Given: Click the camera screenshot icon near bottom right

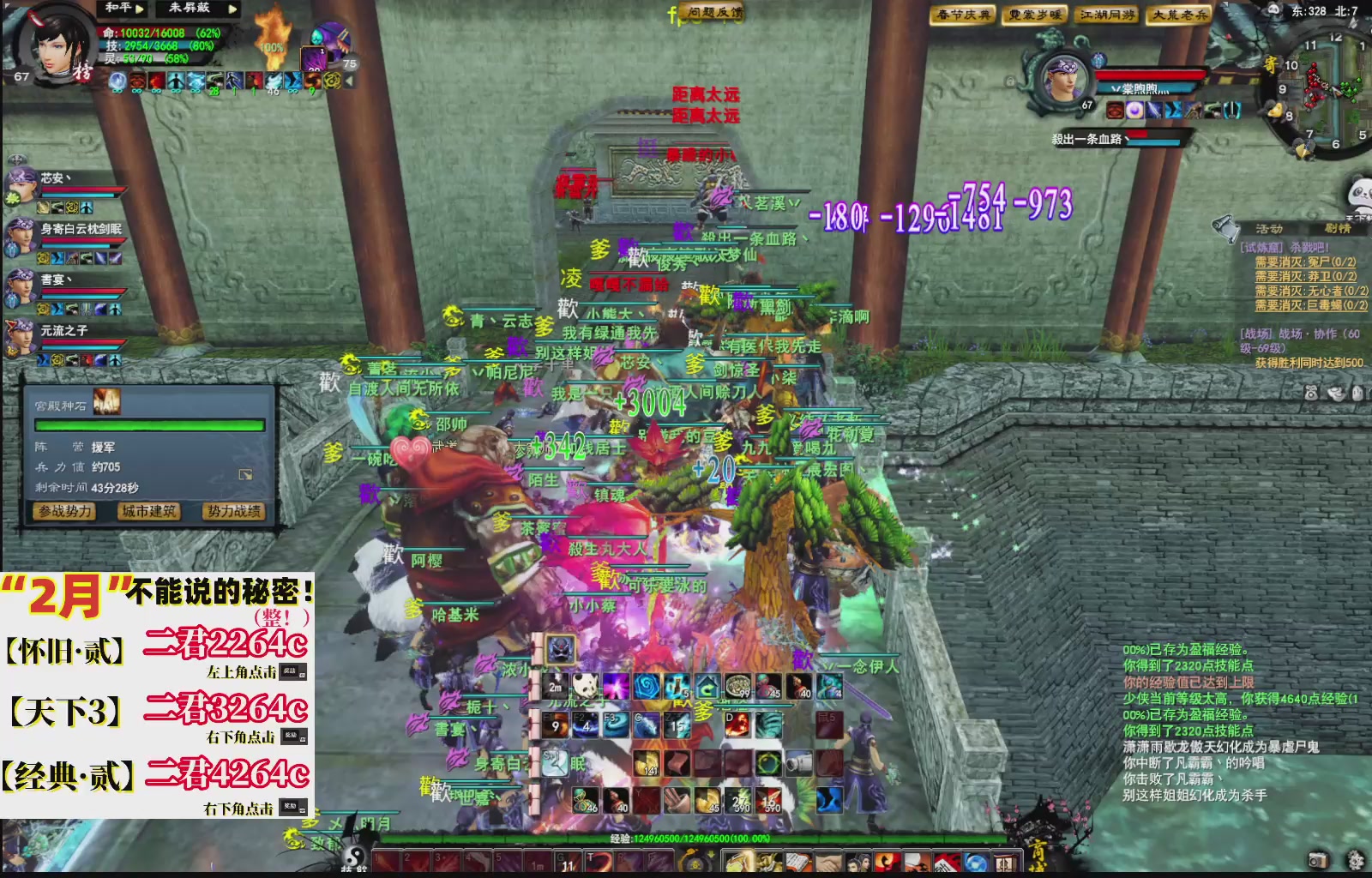Looking at the screenshot, I should (1317, 862).
